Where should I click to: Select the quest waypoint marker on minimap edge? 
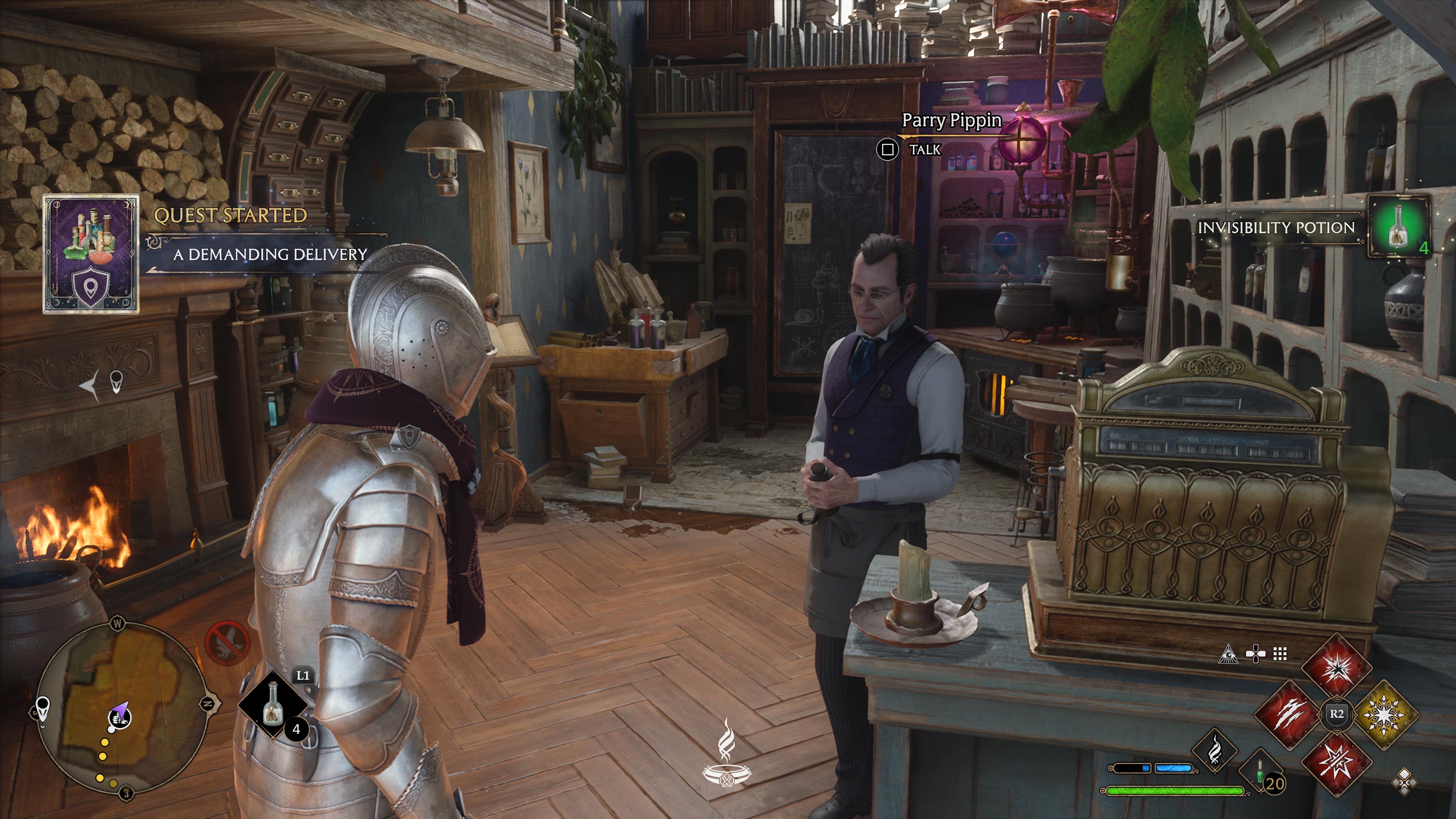click(43, 707)
